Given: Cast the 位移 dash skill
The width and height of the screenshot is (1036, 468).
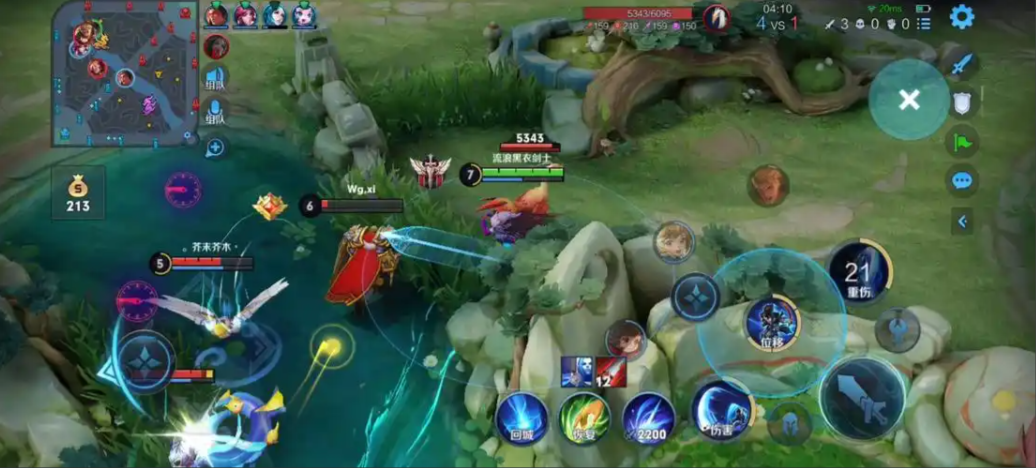Looking at the screenshot, I should coord(772,323).
